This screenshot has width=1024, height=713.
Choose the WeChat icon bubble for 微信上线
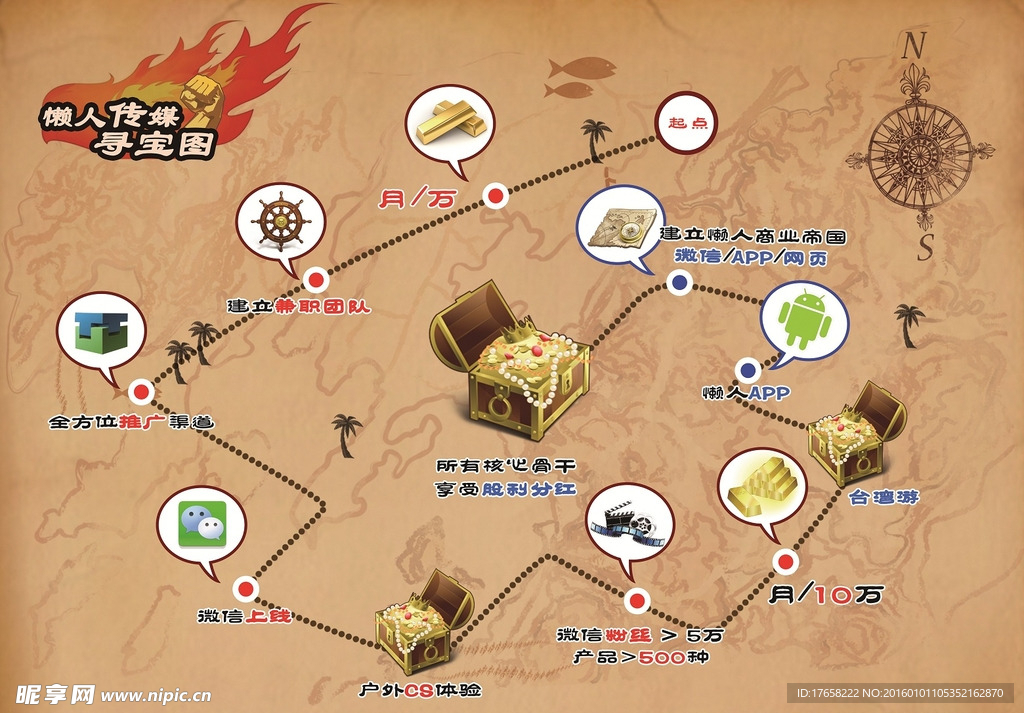tap(201, 526)
